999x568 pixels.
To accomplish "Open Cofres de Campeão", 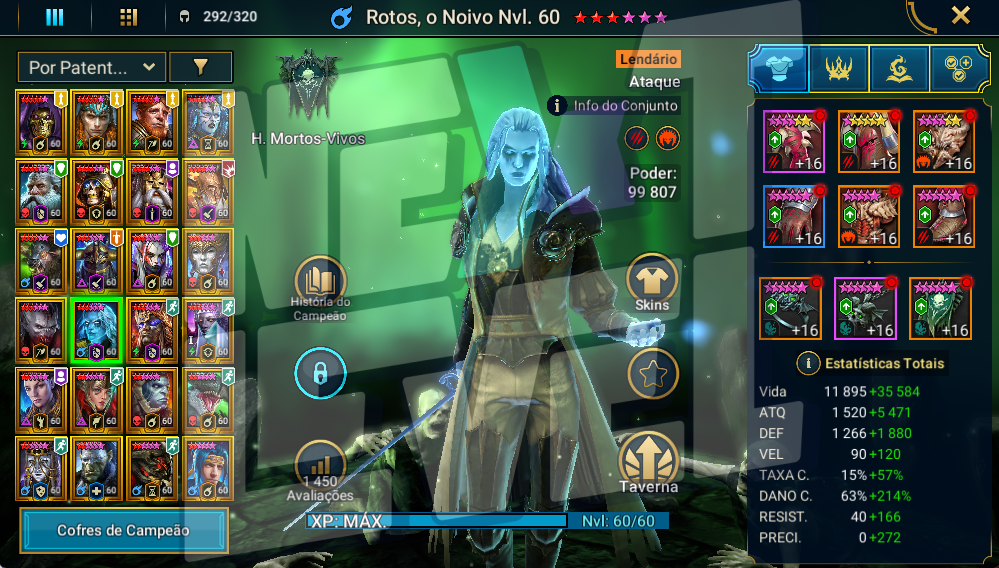I will coord(124,530).
